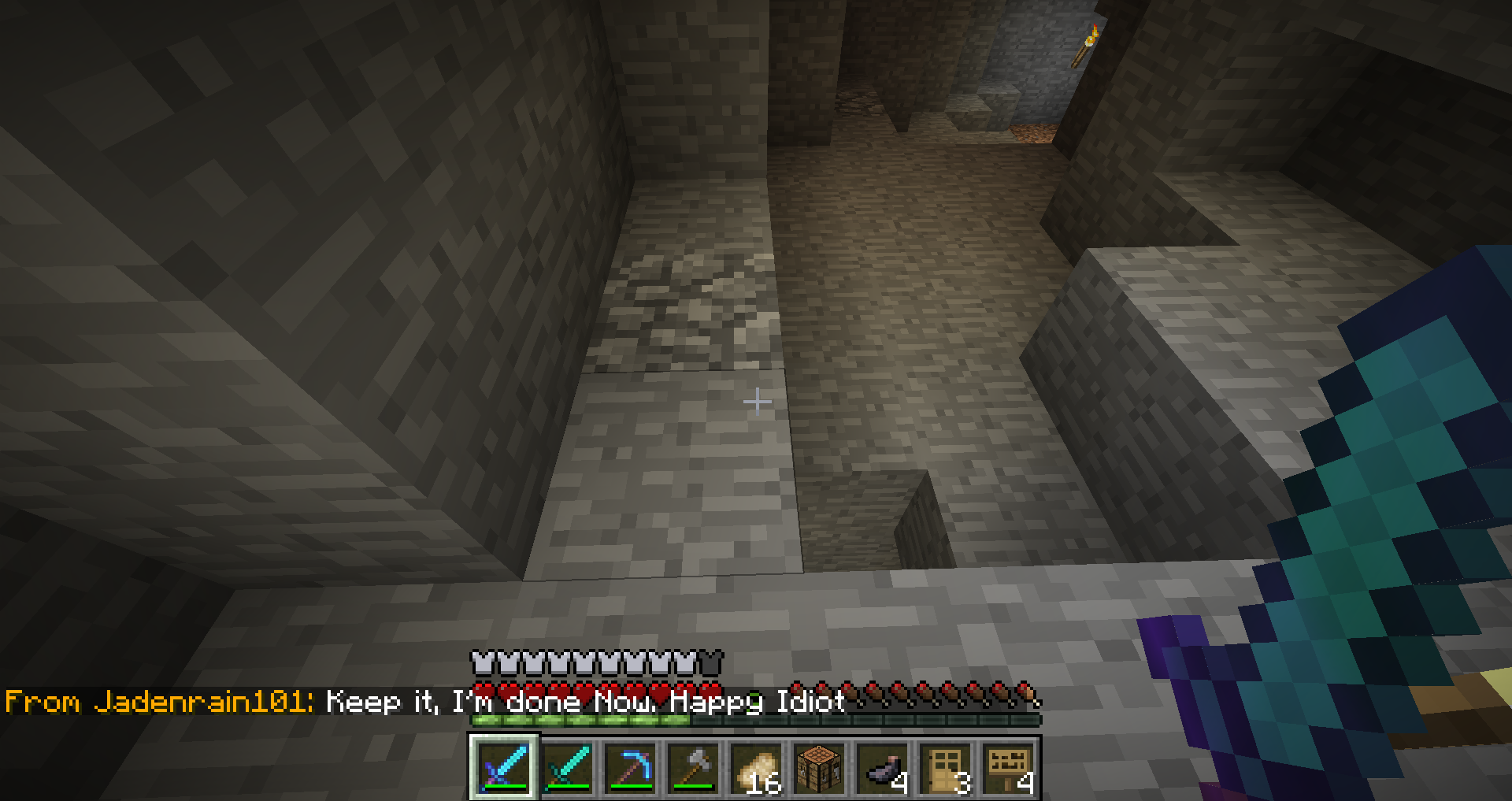Select the stack of 16 bread

(756, 767)
